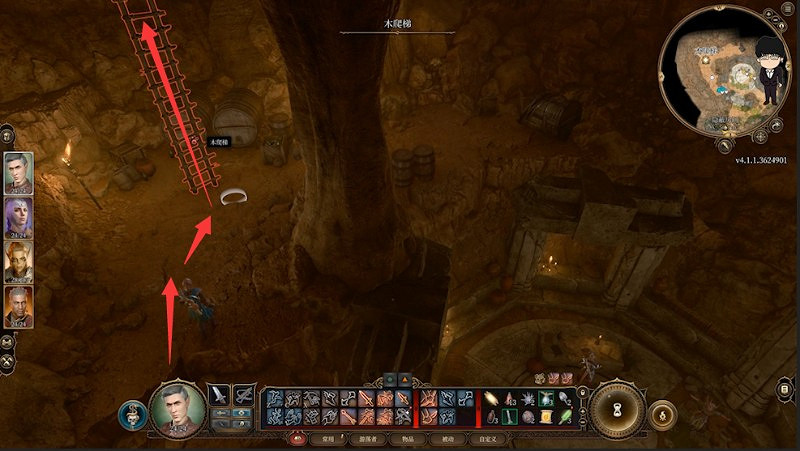Select the white-haired companion portrait at the bottom
The height and width of the screenshot is (451, 800).
point(18,307)
